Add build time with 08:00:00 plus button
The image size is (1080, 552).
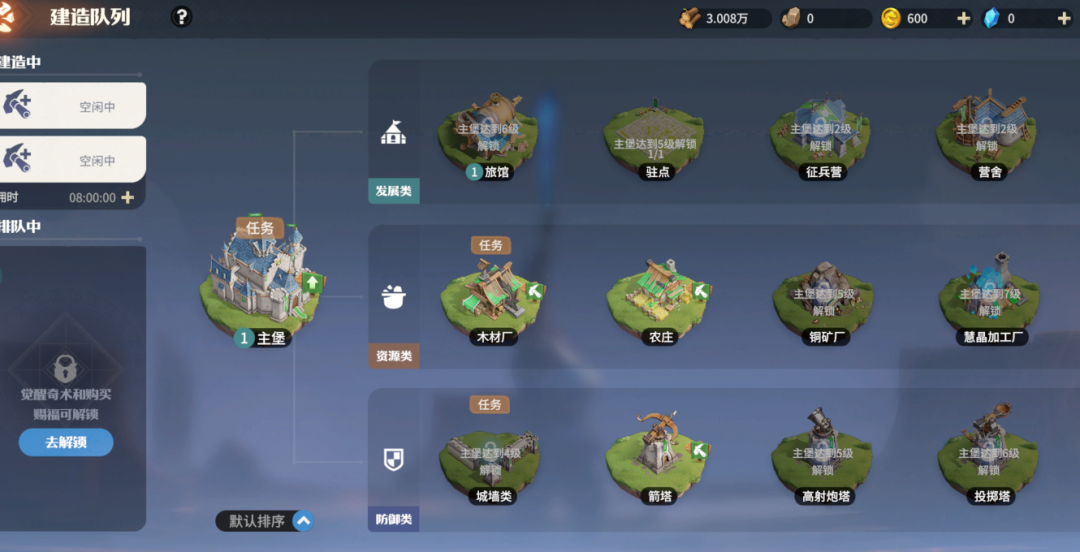128,198
